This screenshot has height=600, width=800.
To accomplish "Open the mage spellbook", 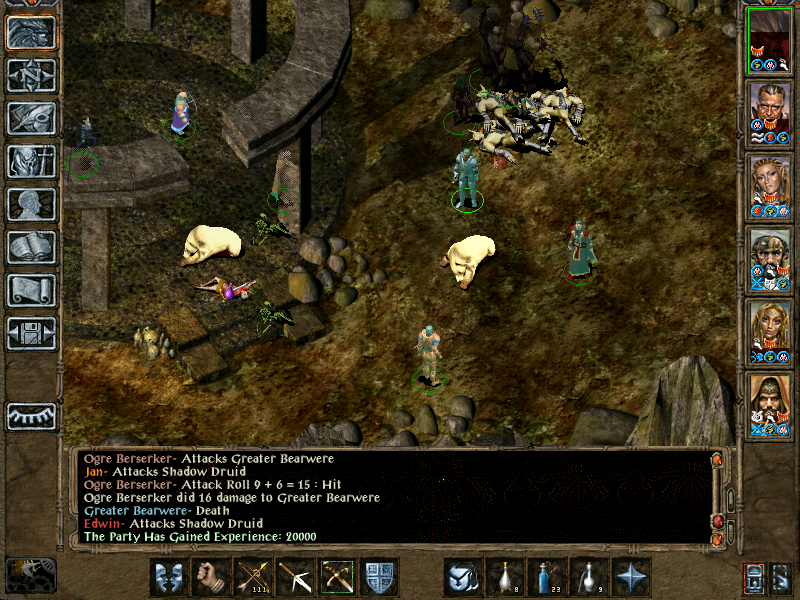I will click(31, 247).
